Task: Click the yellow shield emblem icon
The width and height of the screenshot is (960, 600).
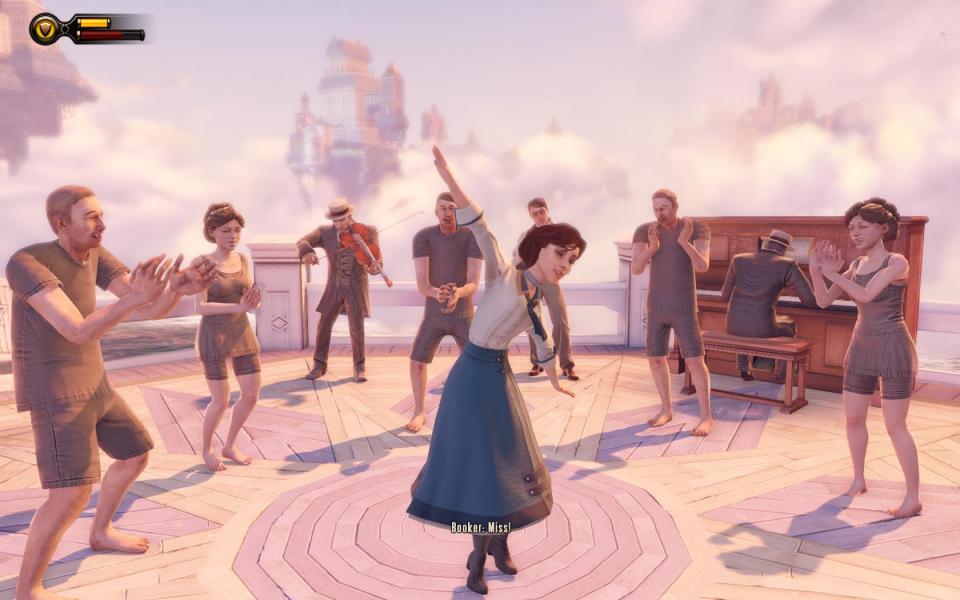Action: (45, 29)
